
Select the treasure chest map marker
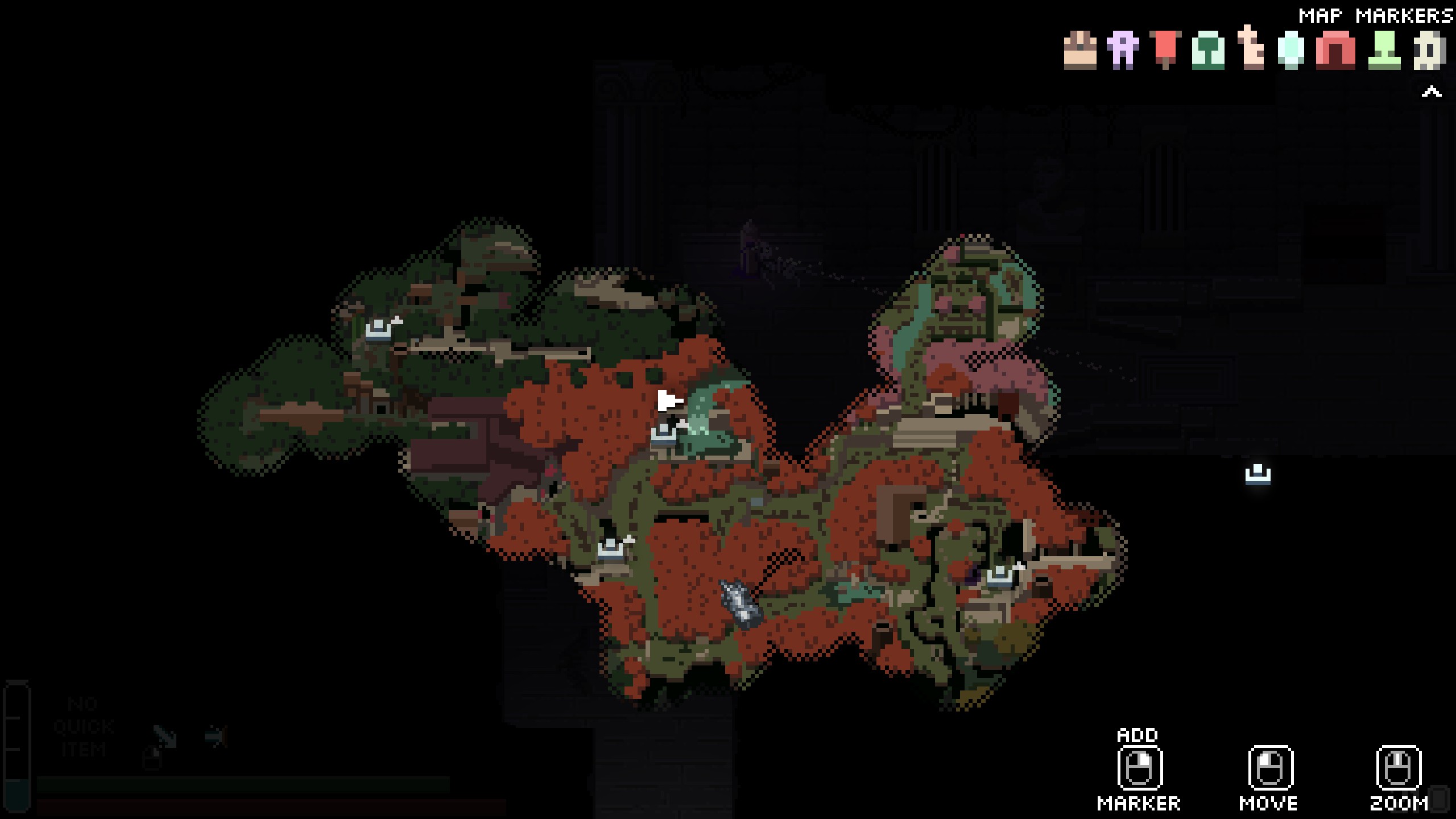tap(1080, 51)
